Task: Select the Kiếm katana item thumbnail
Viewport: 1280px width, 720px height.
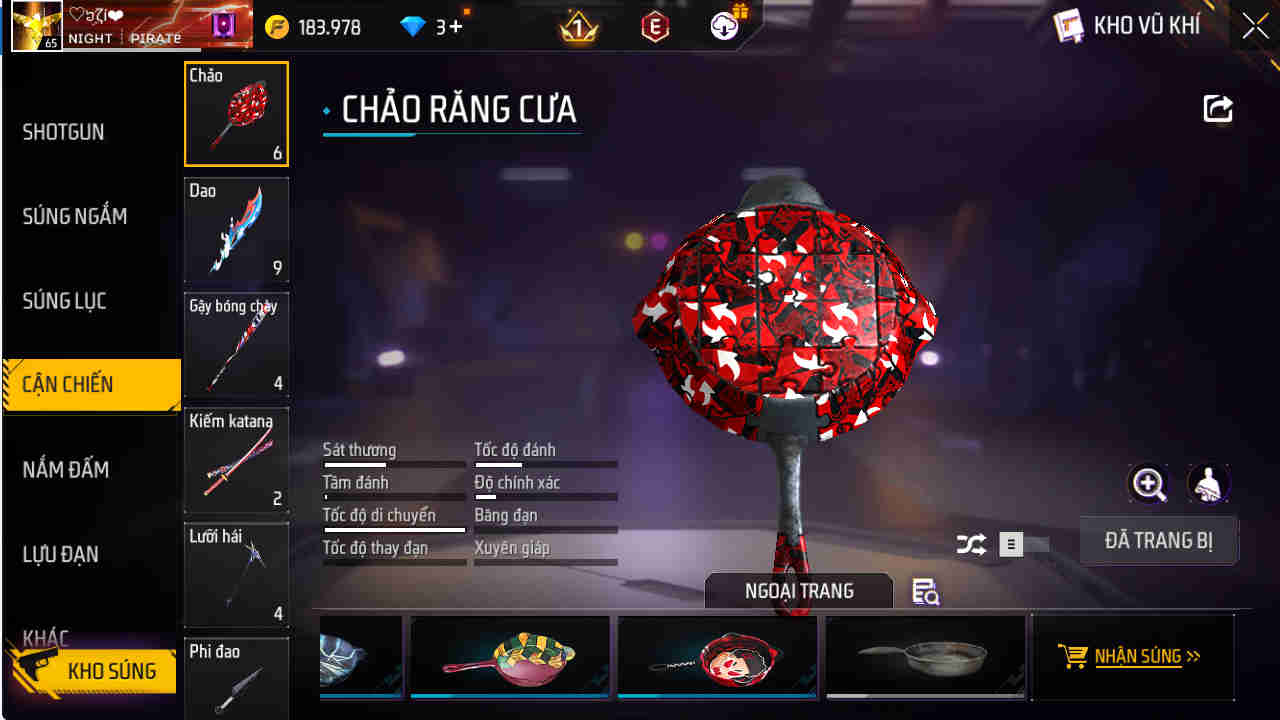Action: point(236,460)
